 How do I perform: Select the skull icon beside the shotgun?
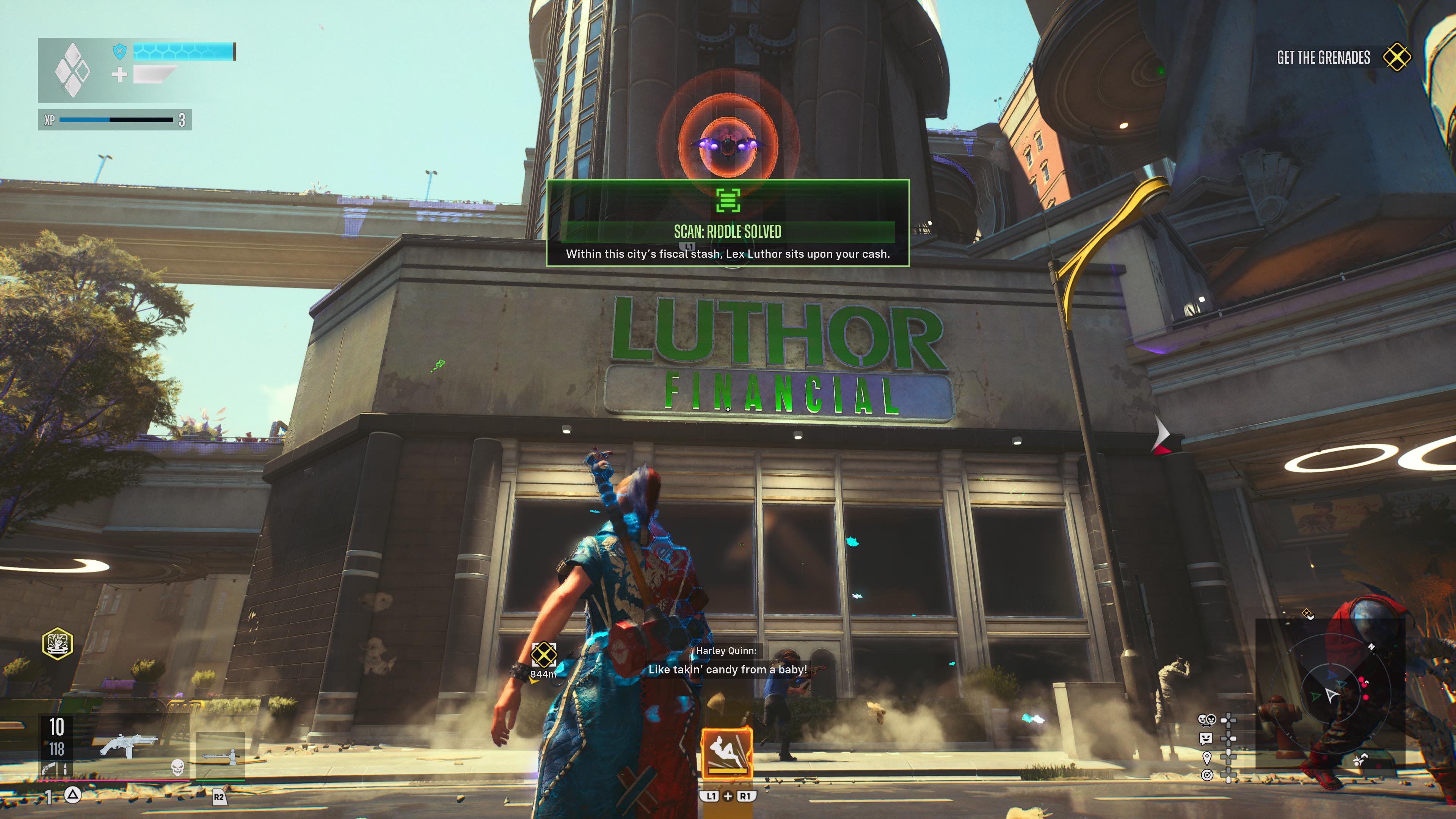coord(177,767)
